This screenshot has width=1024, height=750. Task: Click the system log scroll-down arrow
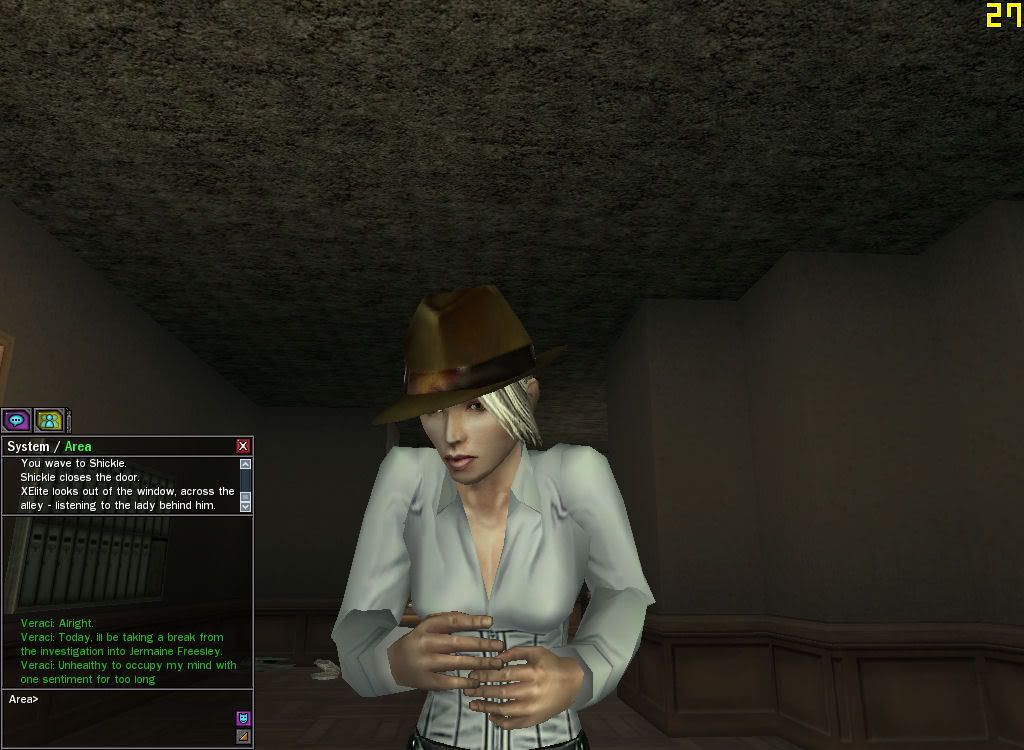tap(245, 507)
